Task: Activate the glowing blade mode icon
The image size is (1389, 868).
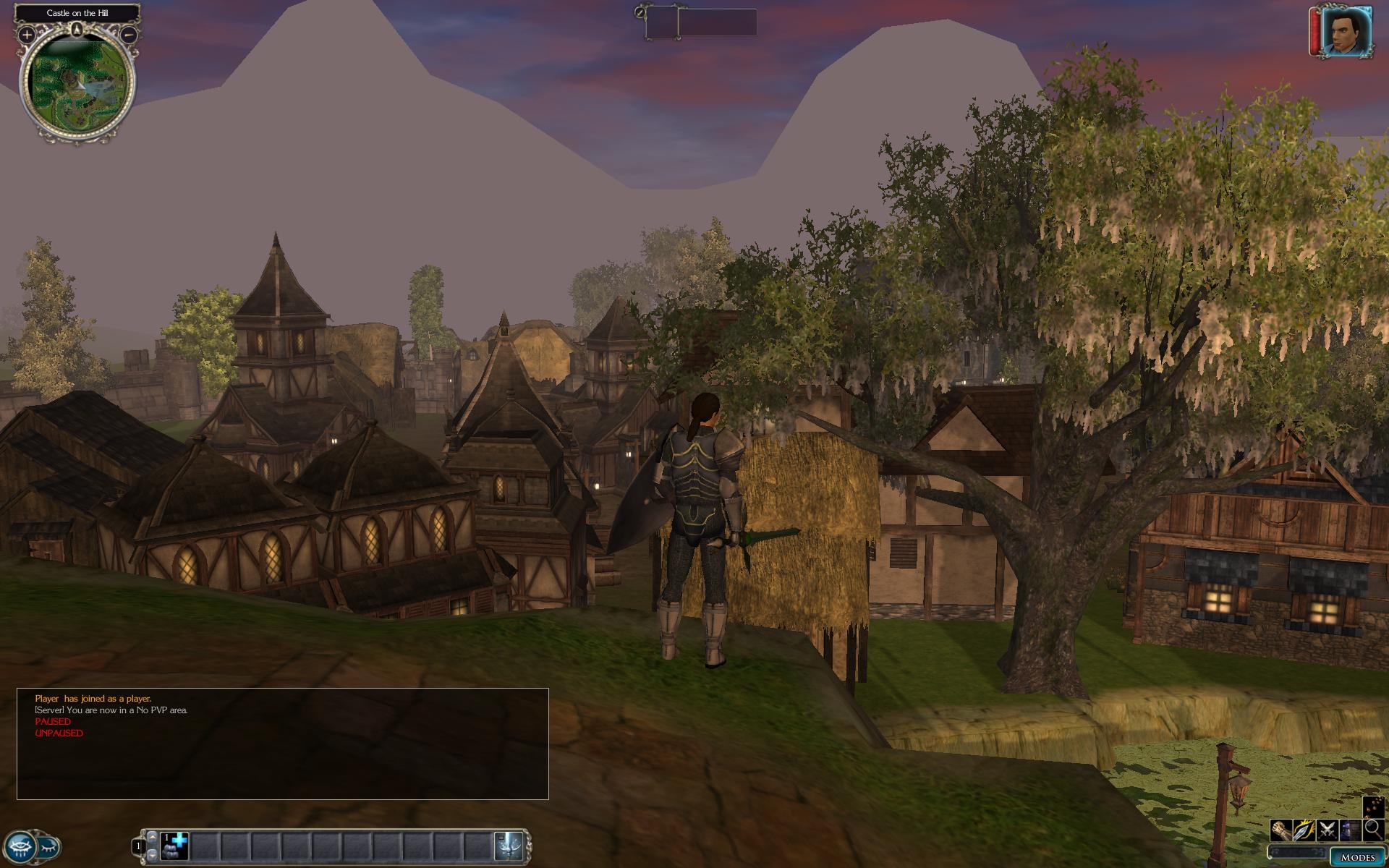Action: click(1304, 830)
